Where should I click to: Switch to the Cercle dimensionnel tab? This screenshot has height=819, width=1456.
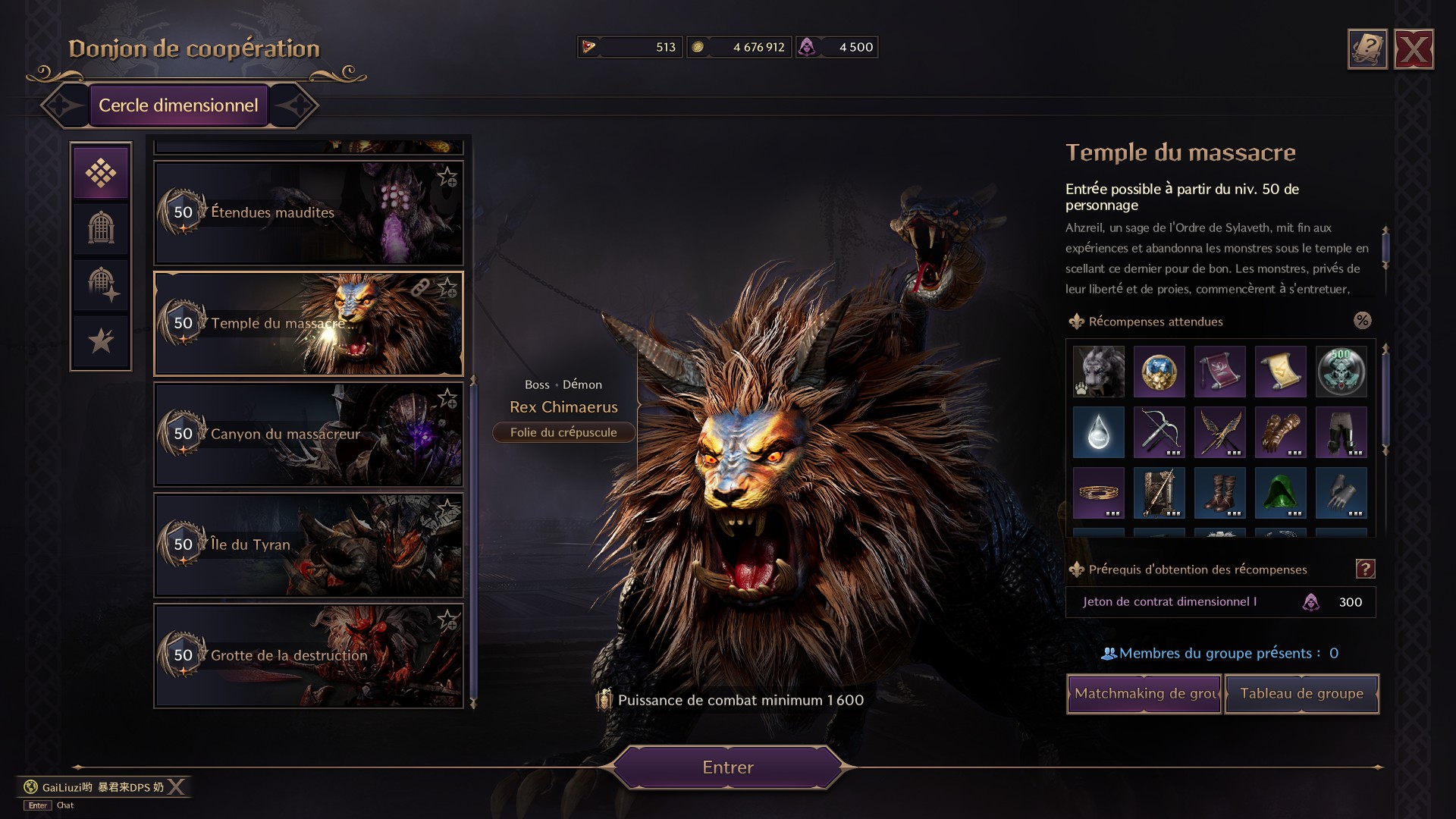[x=179, y=105]
